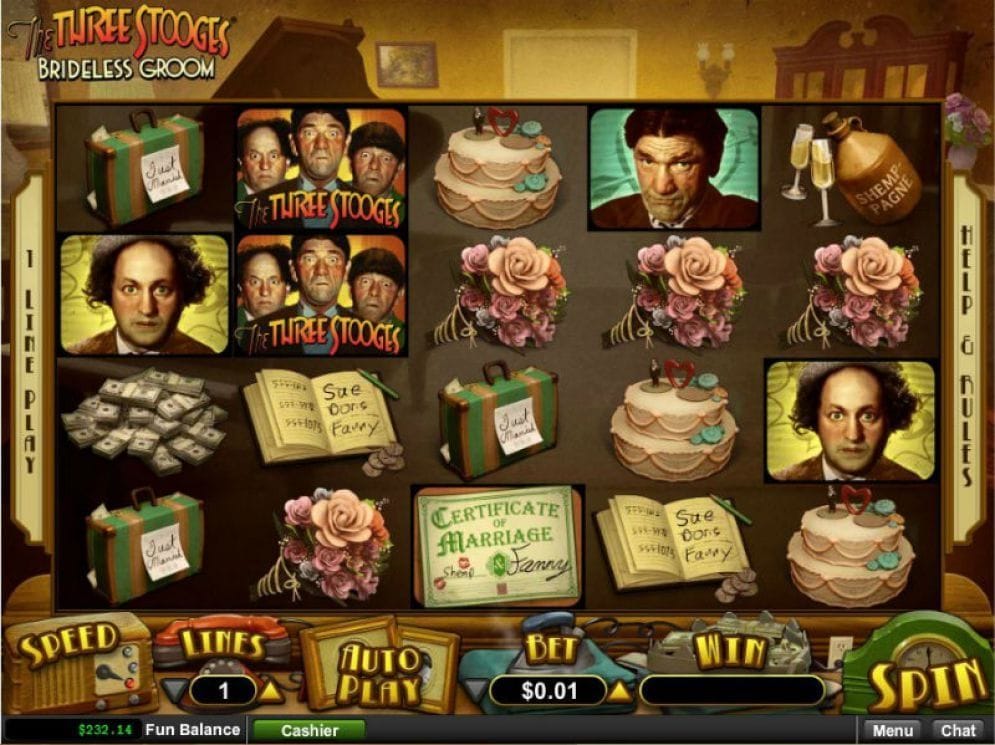Decrease the number of Lines with the down arrow
Viewport: 995px width, 745px height.
[x=174, y=690]
